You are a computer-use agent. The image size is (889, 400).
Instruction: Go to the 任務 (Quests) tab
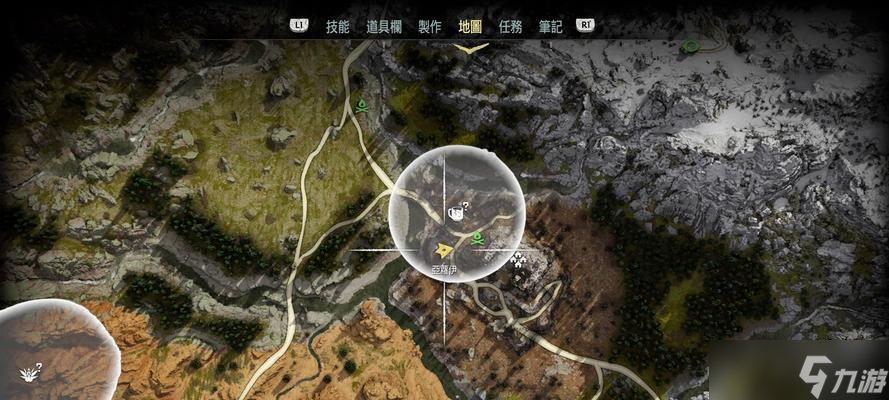click(509, 27)
